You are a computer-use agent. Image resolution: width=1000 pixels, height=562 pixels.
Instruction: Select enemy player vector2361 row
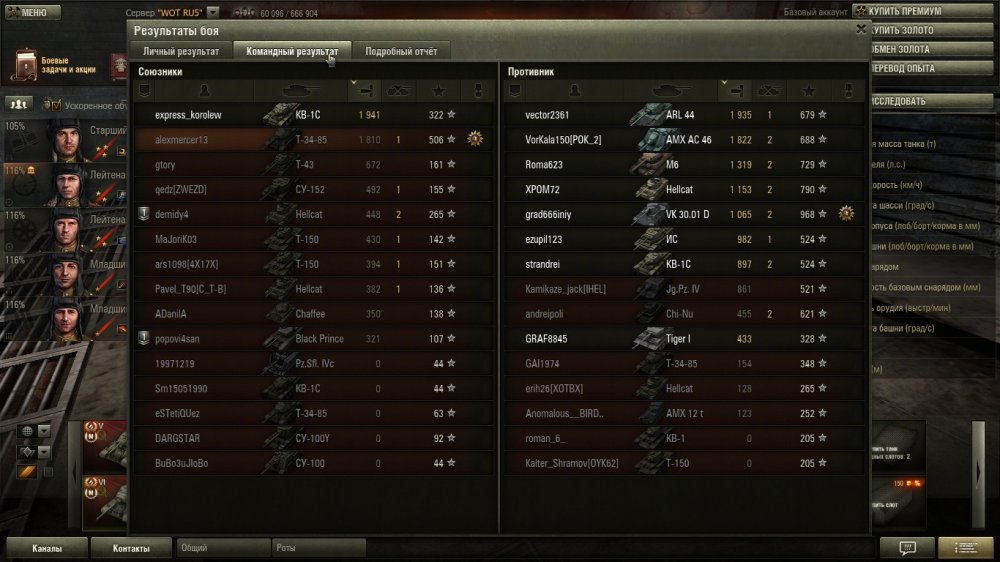548,115
